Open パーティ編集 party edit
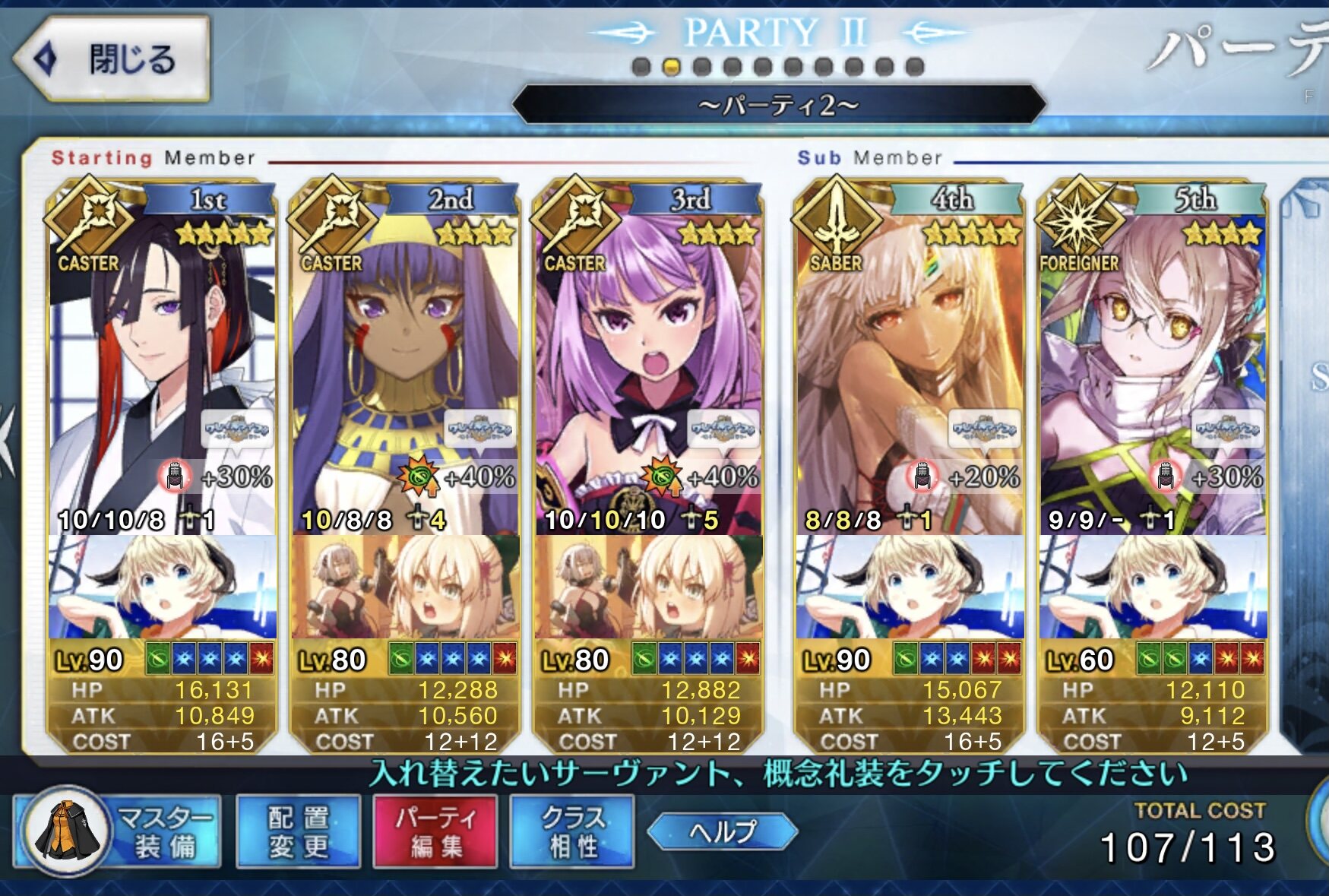The image size is (1329, 896). pyautogui.click(x=435, y=831)
